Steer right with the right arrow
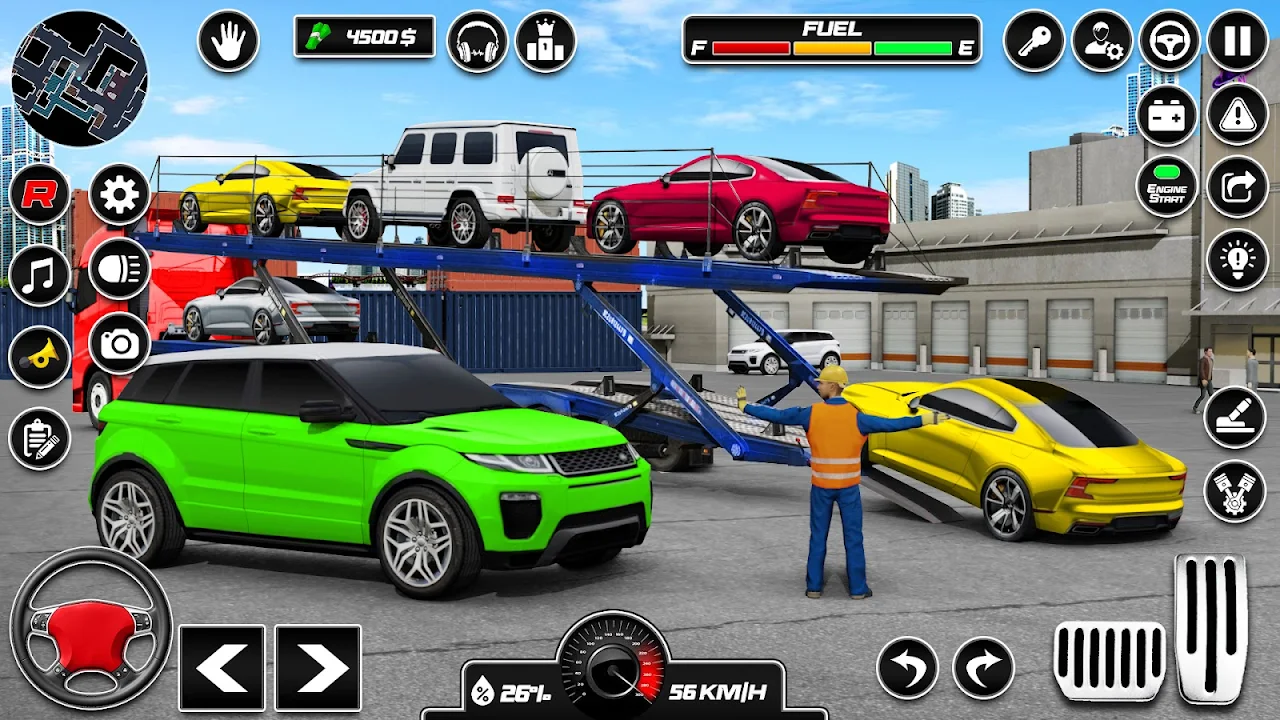The height and width of the screenshot is (720, 1280). pyautogui.click(x=317, y=668)
